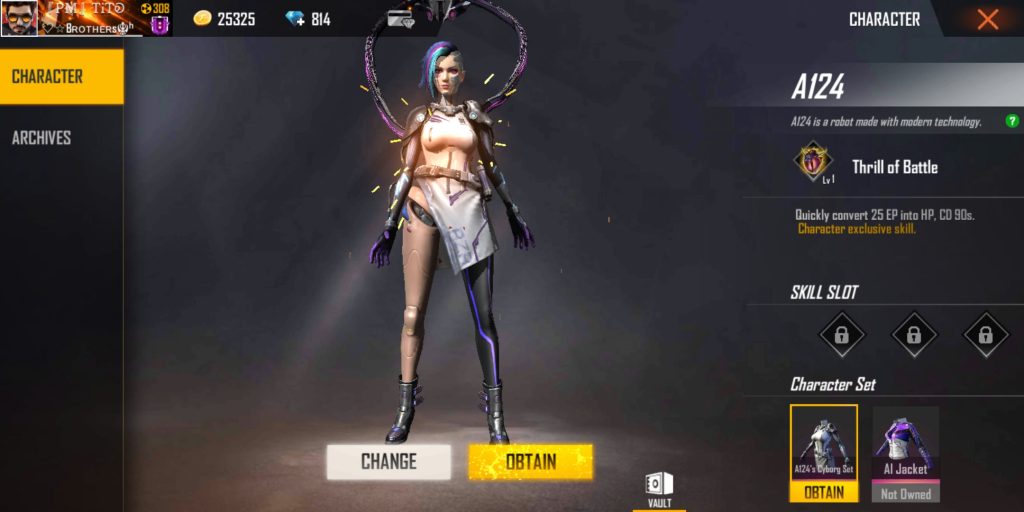Open the player profile avatar

tap(19, 18)
